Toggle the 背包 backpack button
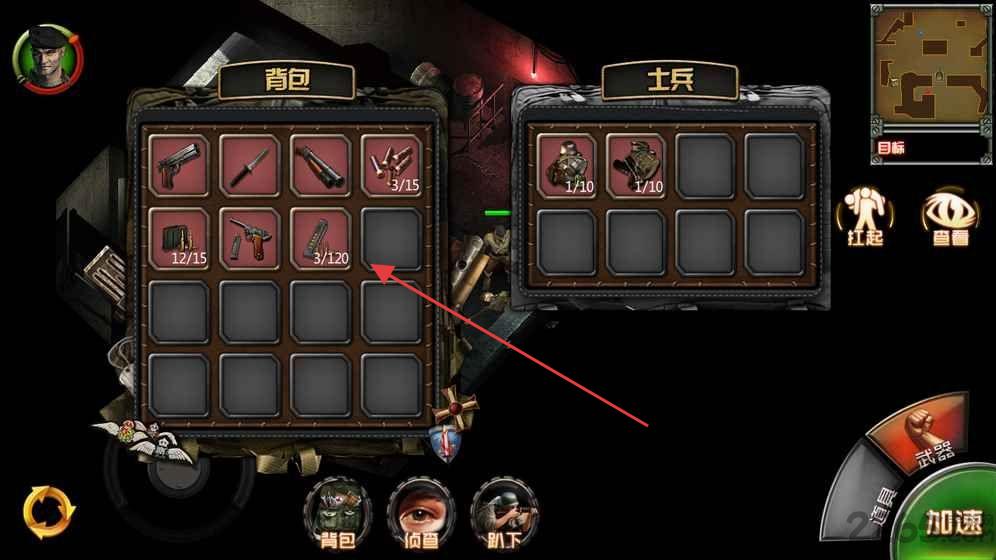Image resolution: width=996 pixels, height=560 pixels. (335, 512)
